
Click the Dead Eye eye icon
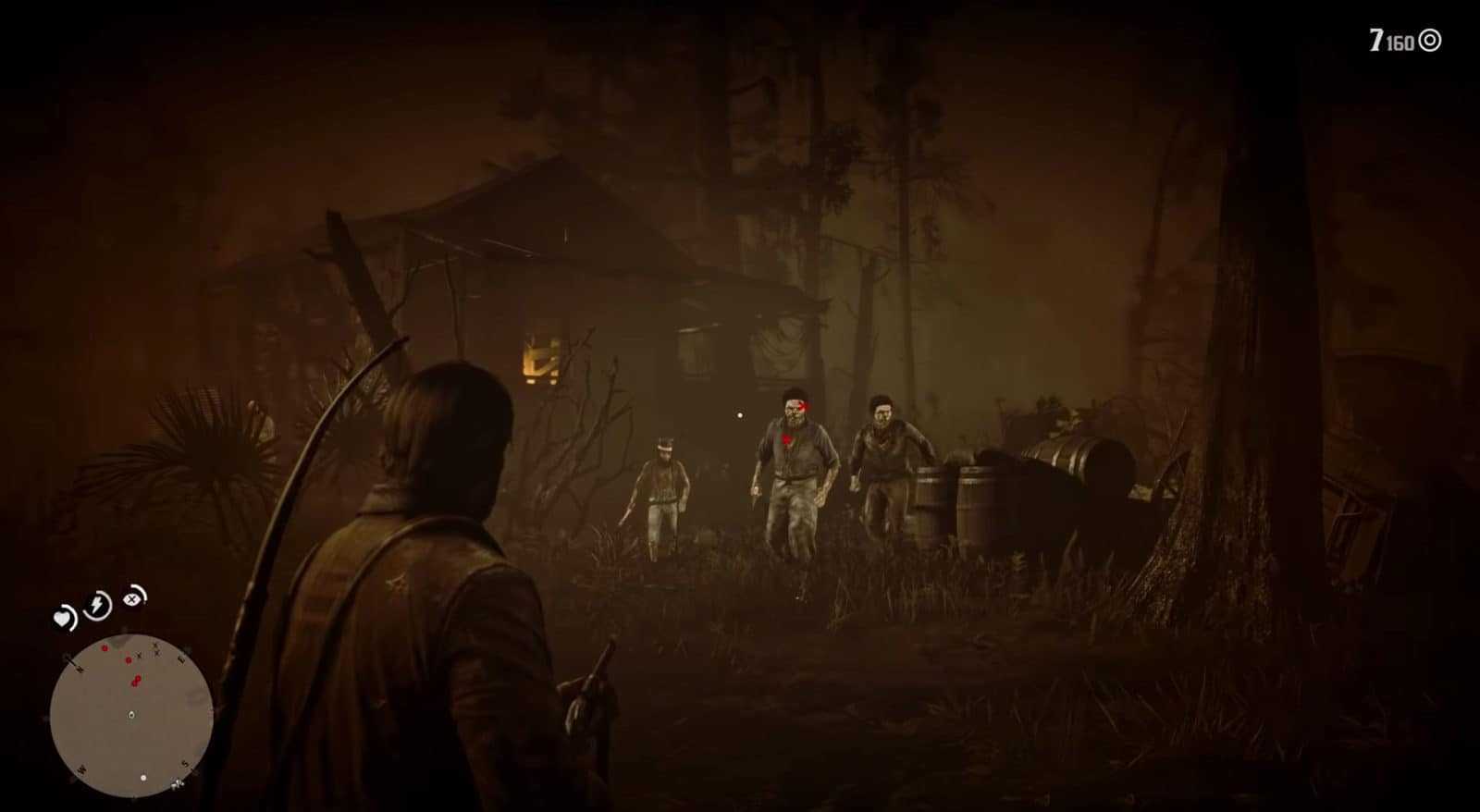click(132, 599)
